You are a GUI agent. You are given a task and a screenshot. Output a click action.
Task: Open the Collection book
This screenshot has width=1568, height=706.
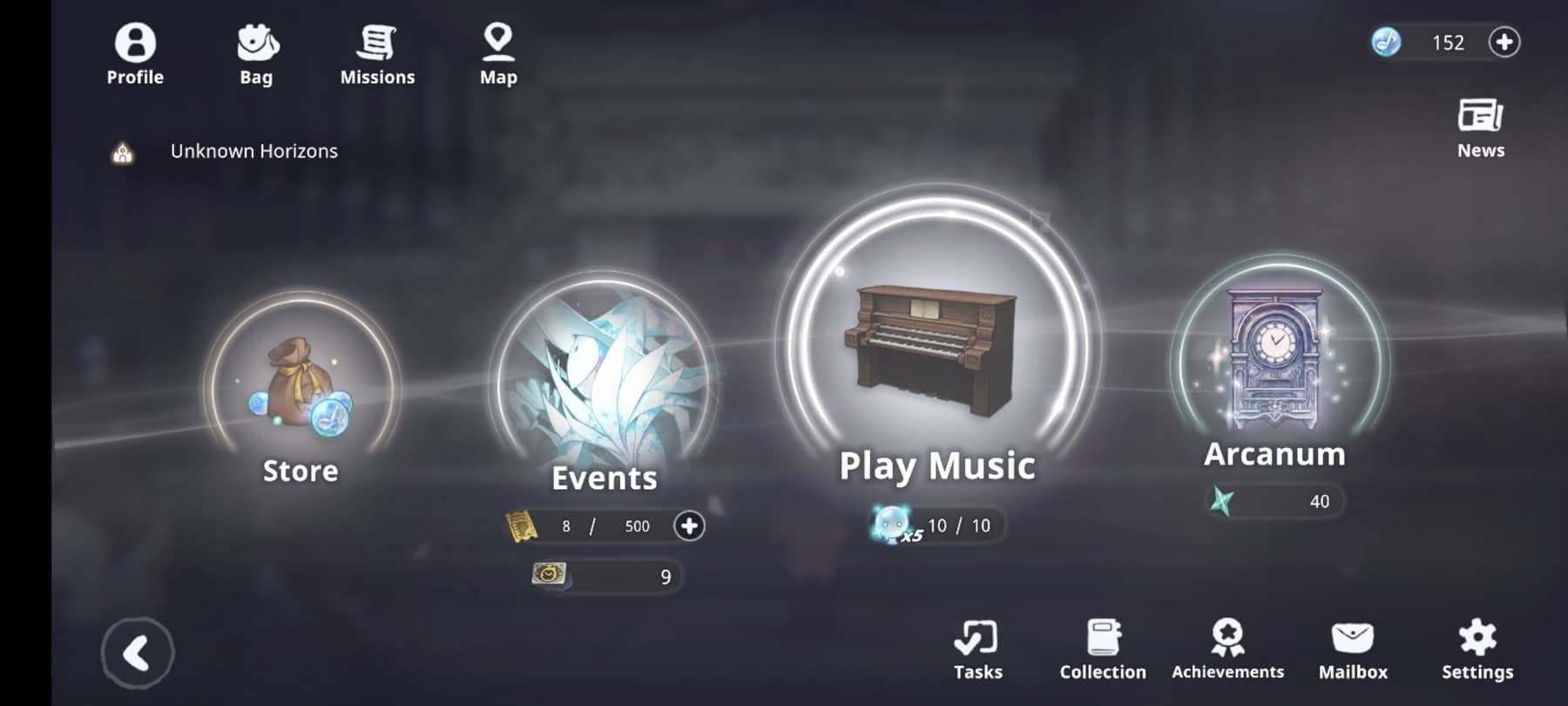click(1102, 649)
